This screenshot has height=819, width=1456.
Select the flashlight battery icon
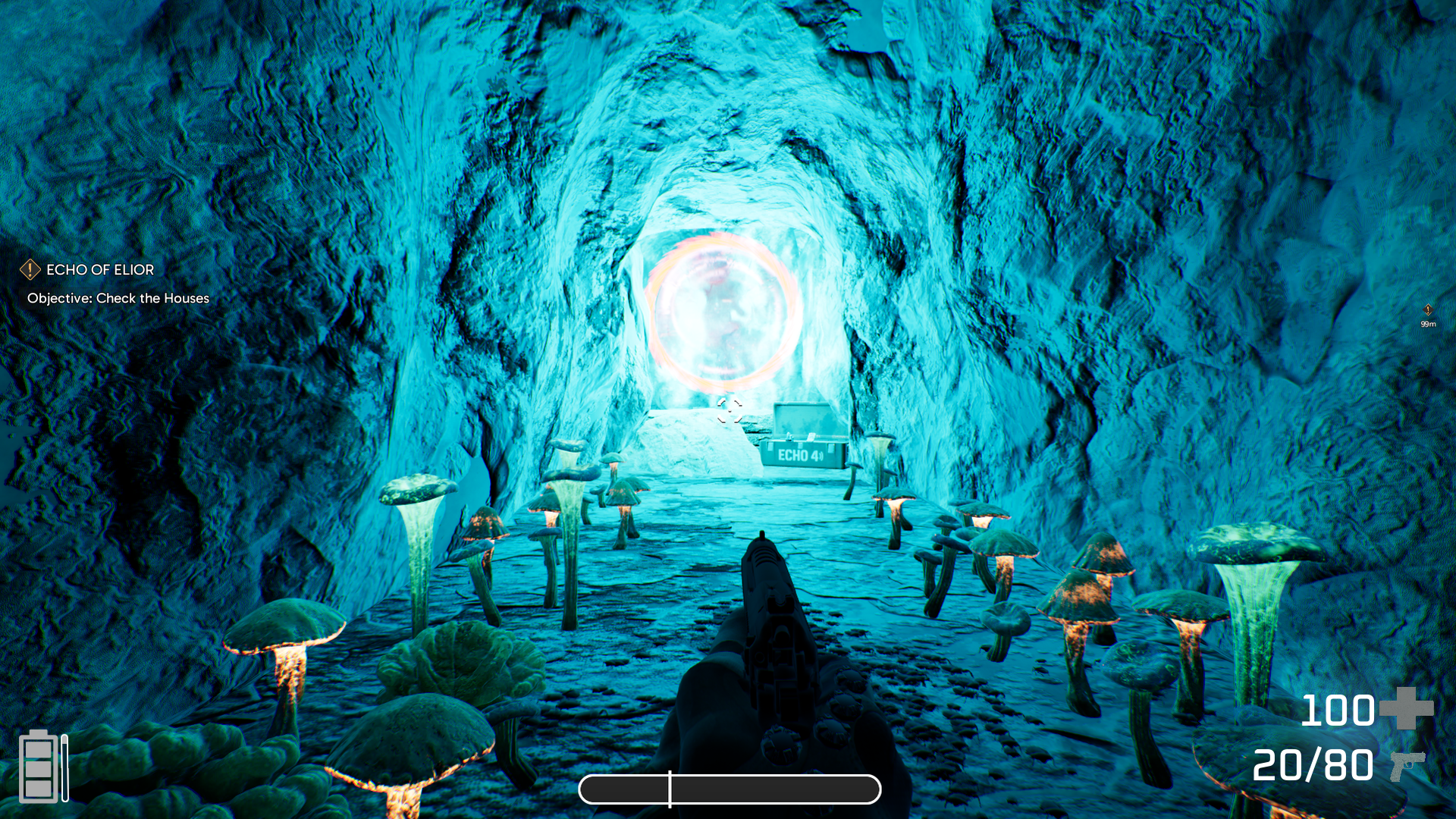39,766
